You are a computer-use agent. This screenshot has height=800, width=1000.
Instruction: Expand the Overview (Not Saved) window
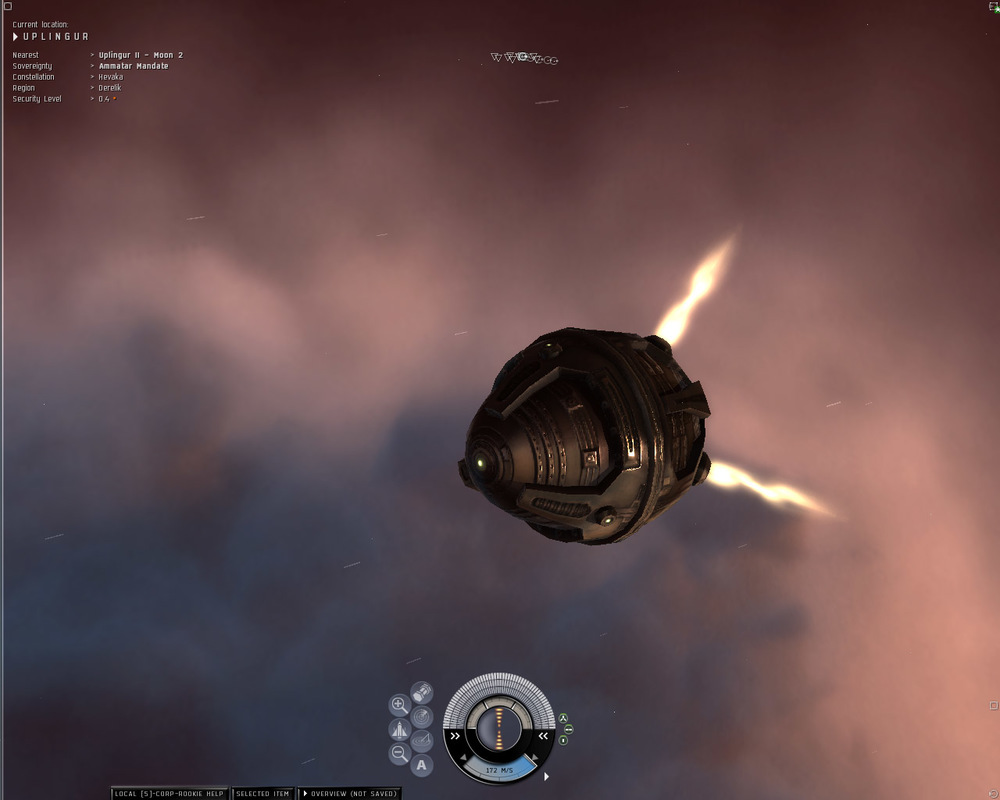[349, 793]
